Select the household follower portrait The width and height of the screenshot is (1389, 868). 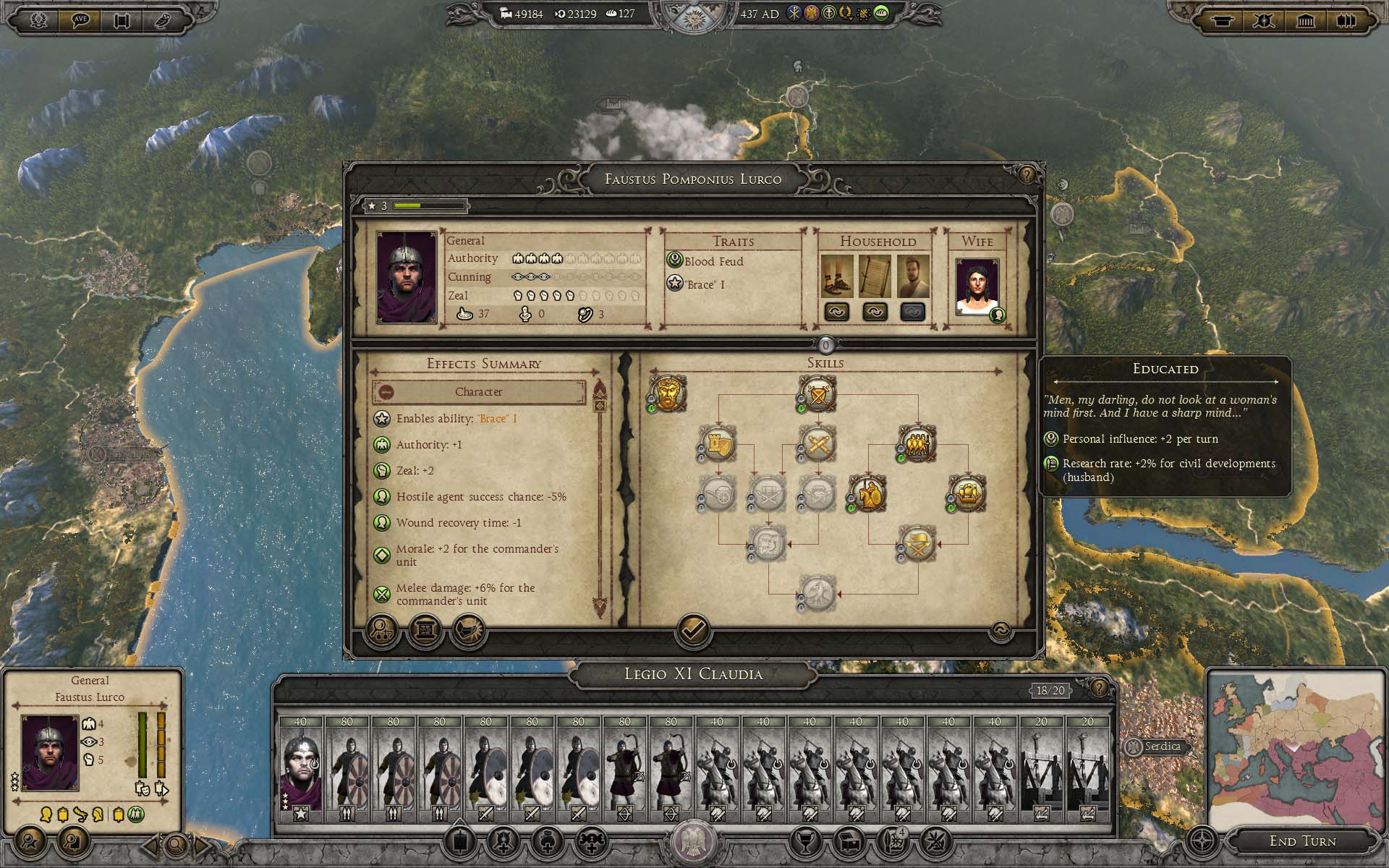(x=912, y=276)
